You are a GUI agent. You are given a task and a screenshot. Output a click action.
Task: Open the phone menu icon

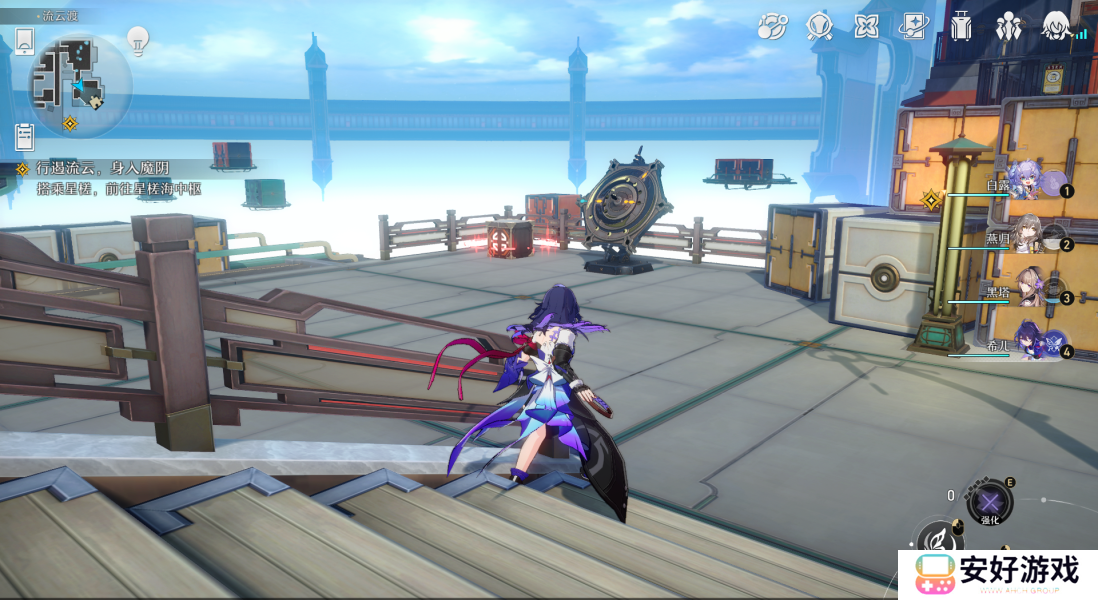point(25,41)
